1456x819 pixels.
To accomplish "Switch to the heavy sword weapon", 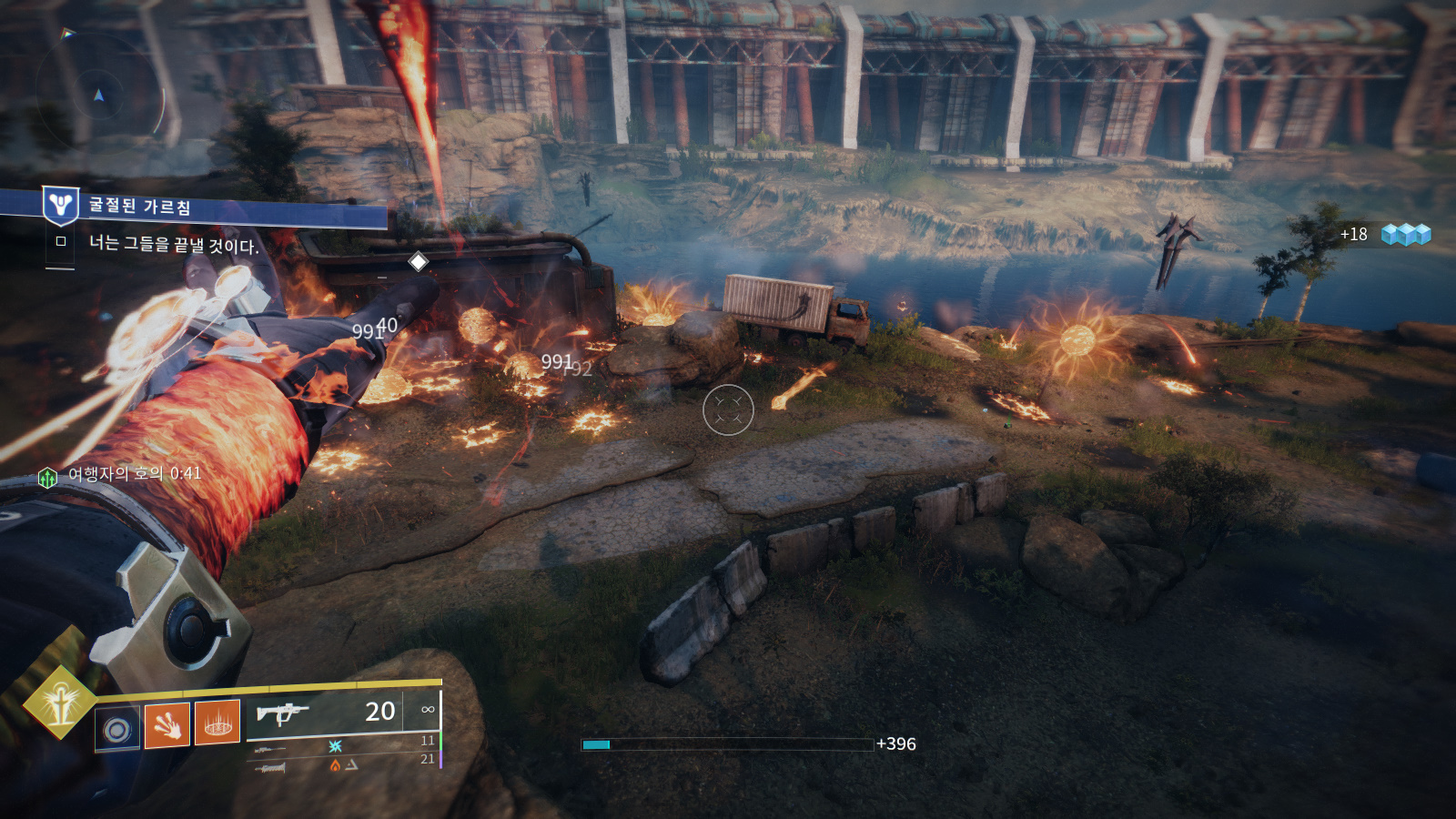I will pyautogui.click(x=271, y=768).
